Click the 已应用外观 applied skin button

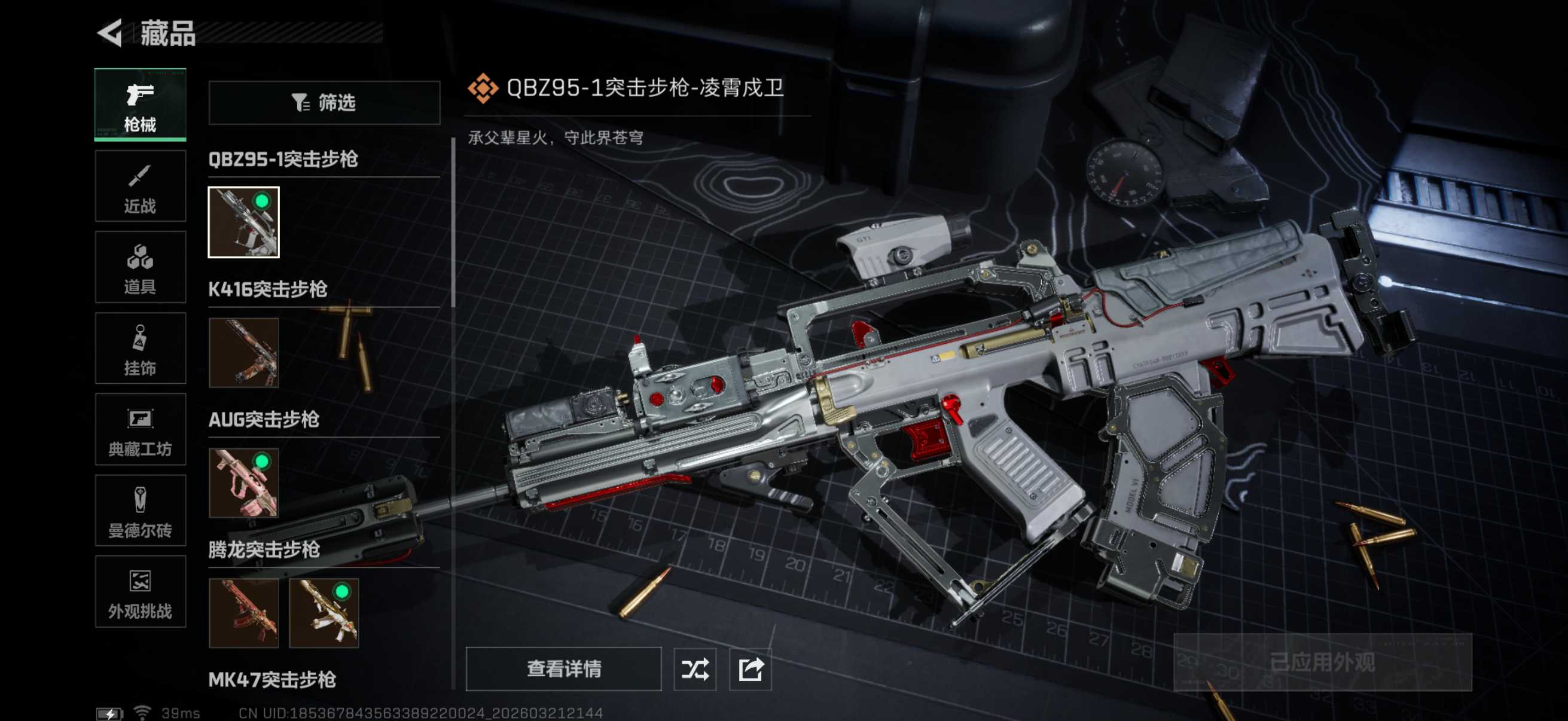tap(1322, 662)
